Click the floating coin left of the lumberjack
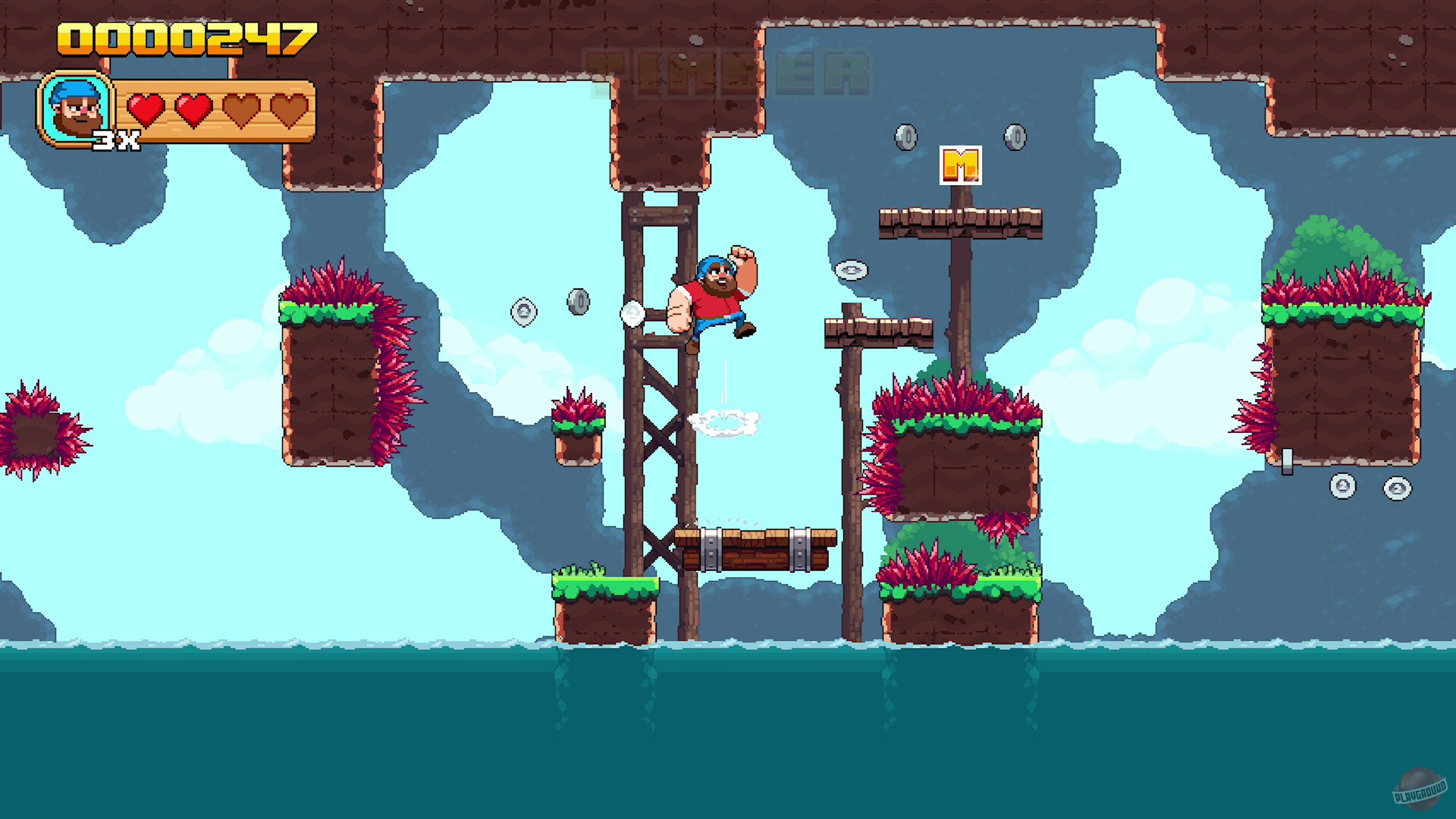Screen dimensions: 1456x819 [523, 312]
